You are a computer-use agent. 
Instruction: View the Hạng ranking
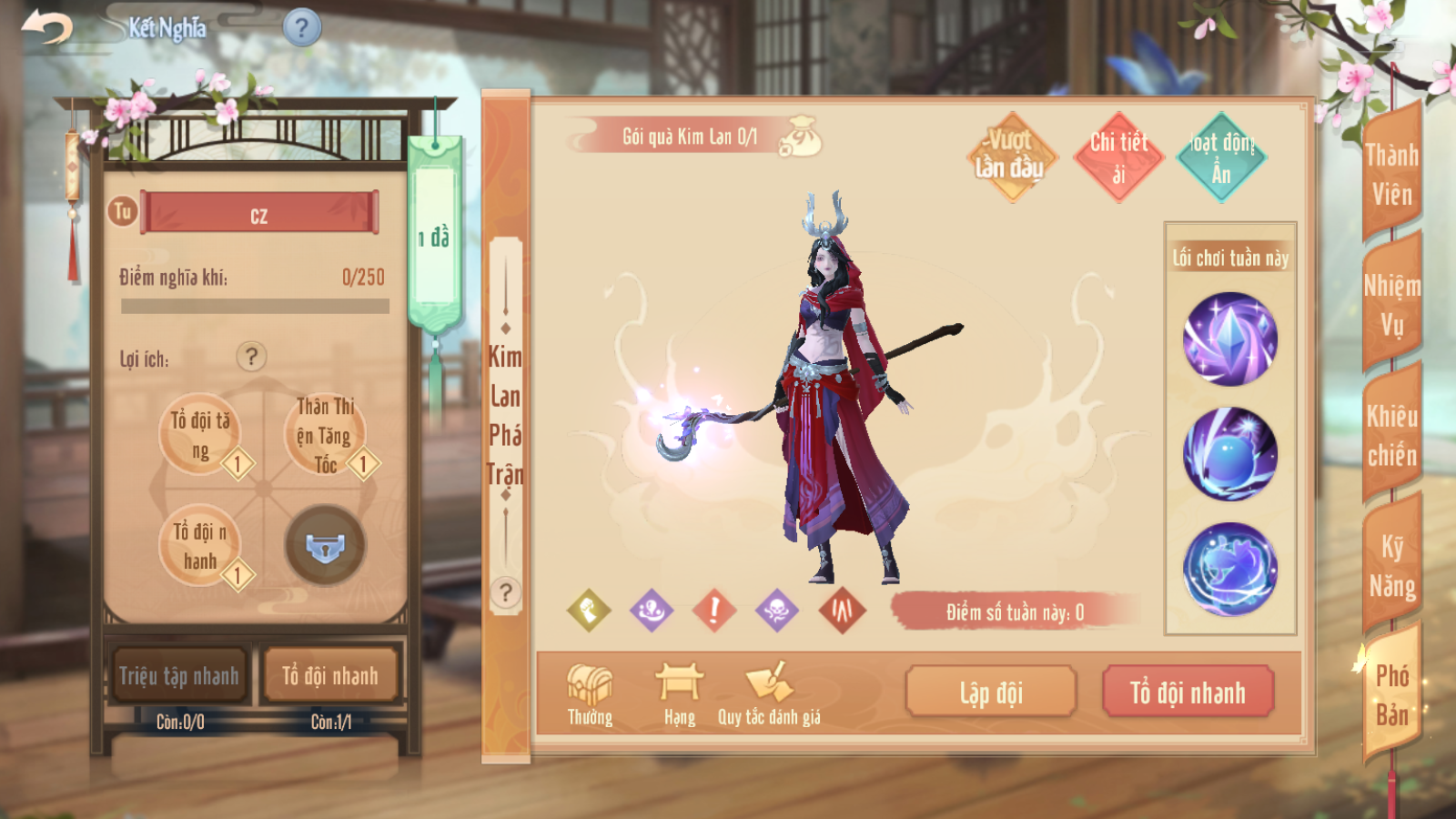tap(679, 693)
